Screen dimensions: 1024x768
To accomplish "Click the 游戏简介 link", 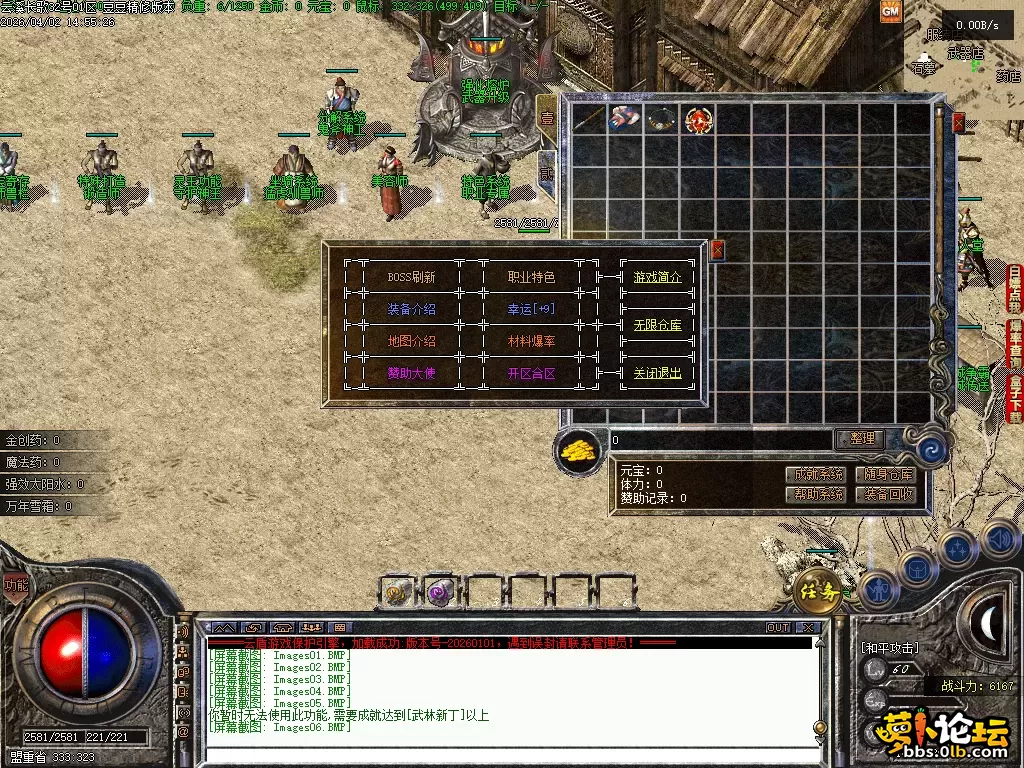I will tap(657, 277).
